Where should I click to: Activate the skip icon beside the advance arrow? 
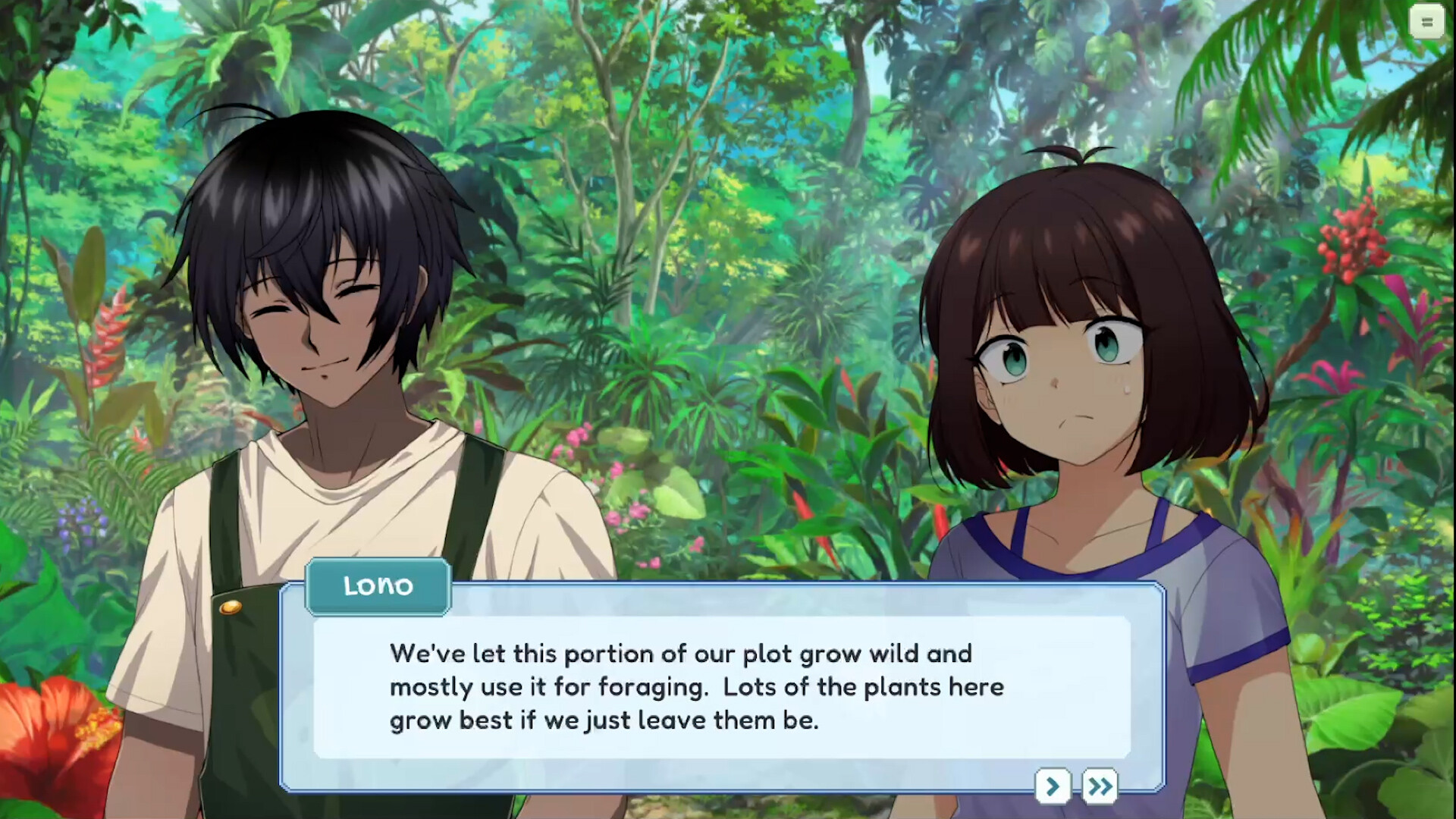[x=1099, y=786]
